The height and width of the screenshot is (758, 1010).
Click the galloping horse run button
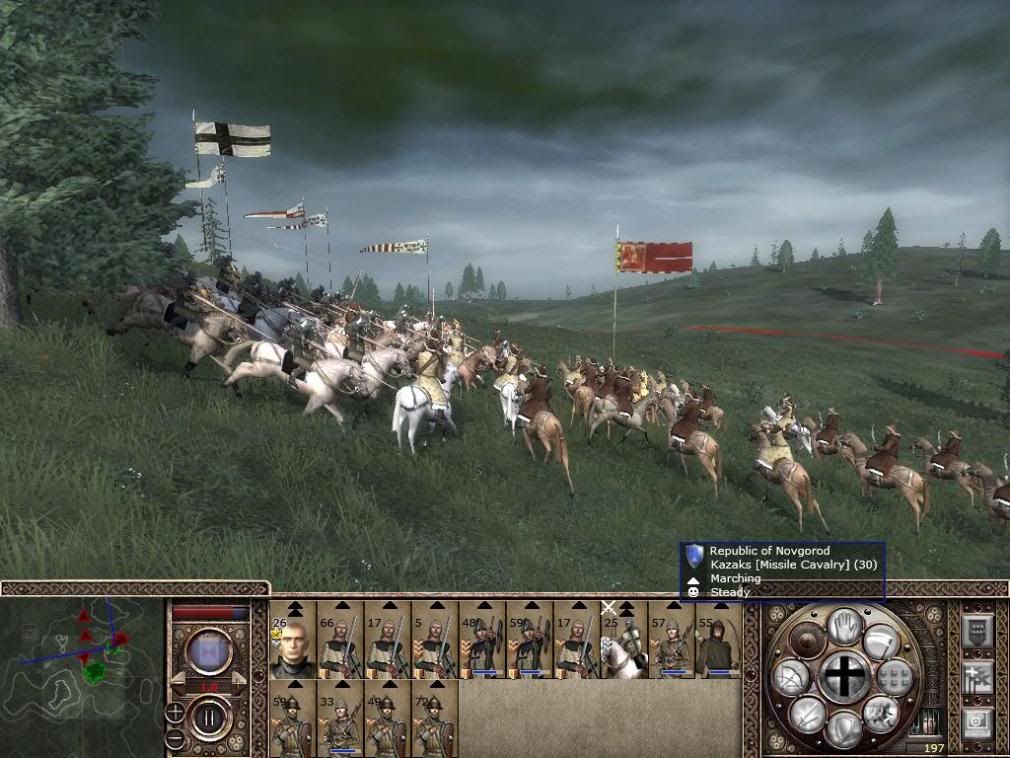[882, 713]
